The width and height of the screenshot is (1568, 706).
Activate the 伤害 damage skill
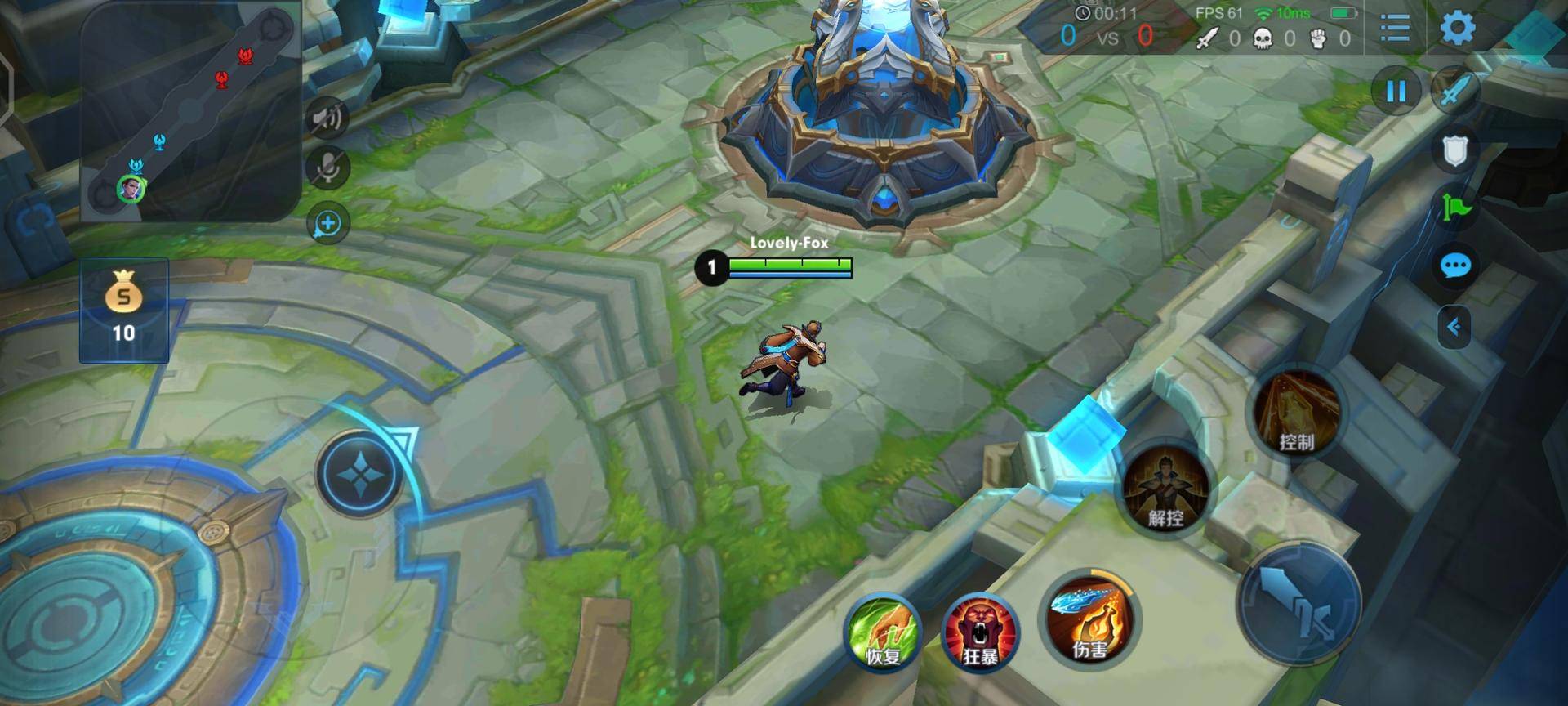pos(1090,619)
